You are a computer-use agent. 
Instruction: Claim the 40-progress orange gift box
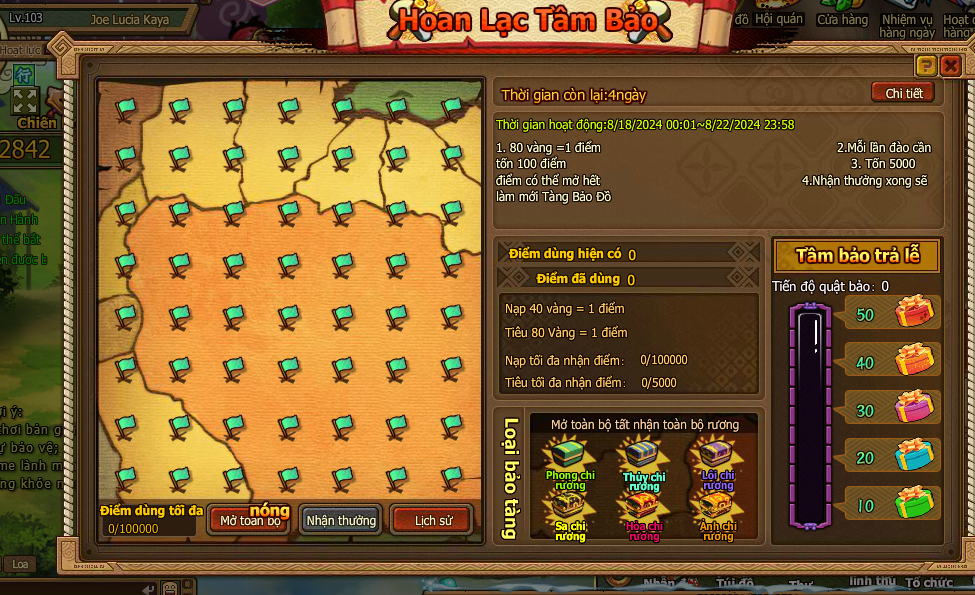(912, 359)
